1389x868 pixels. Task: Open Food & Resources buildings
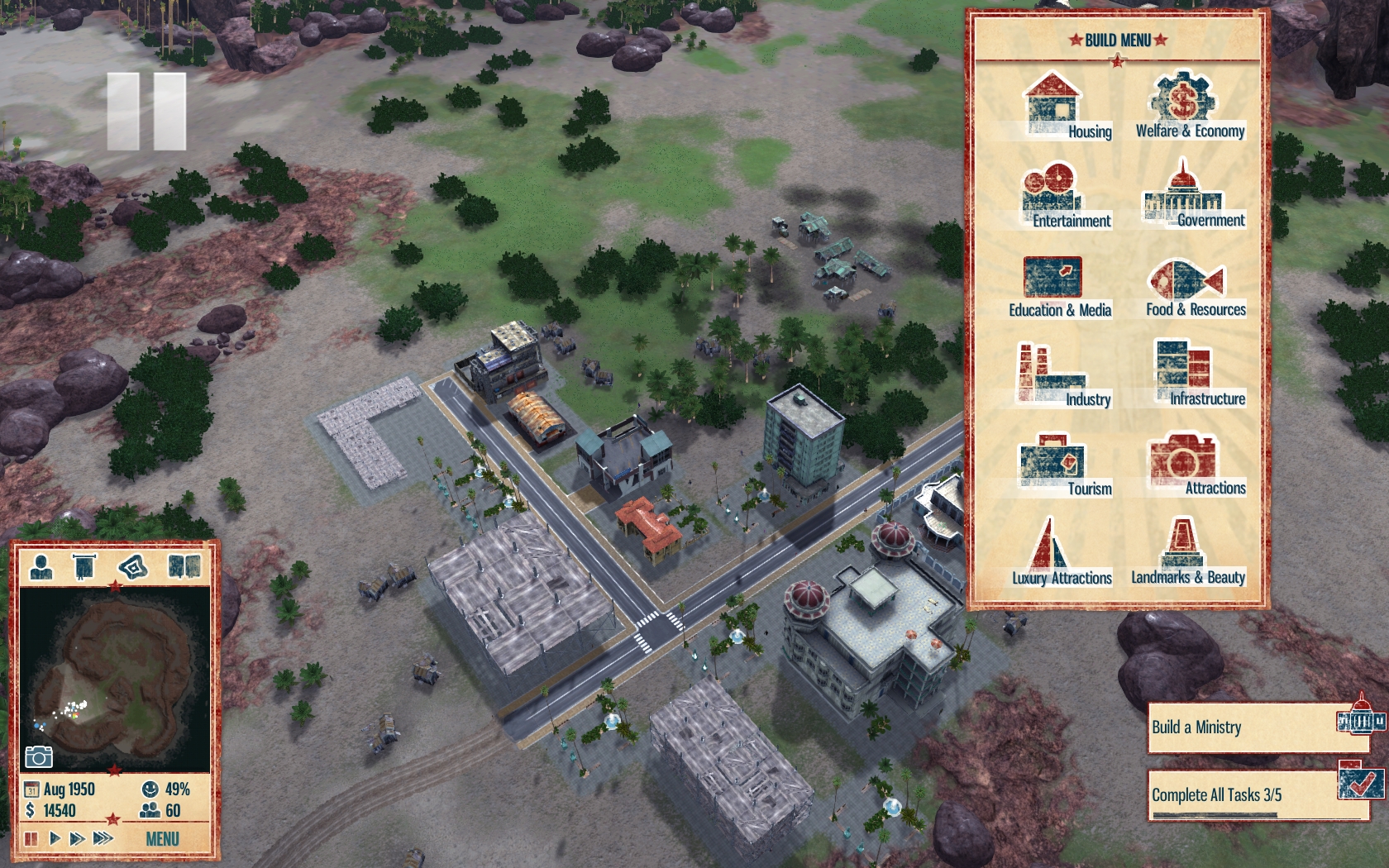(x=1189, y=286)
